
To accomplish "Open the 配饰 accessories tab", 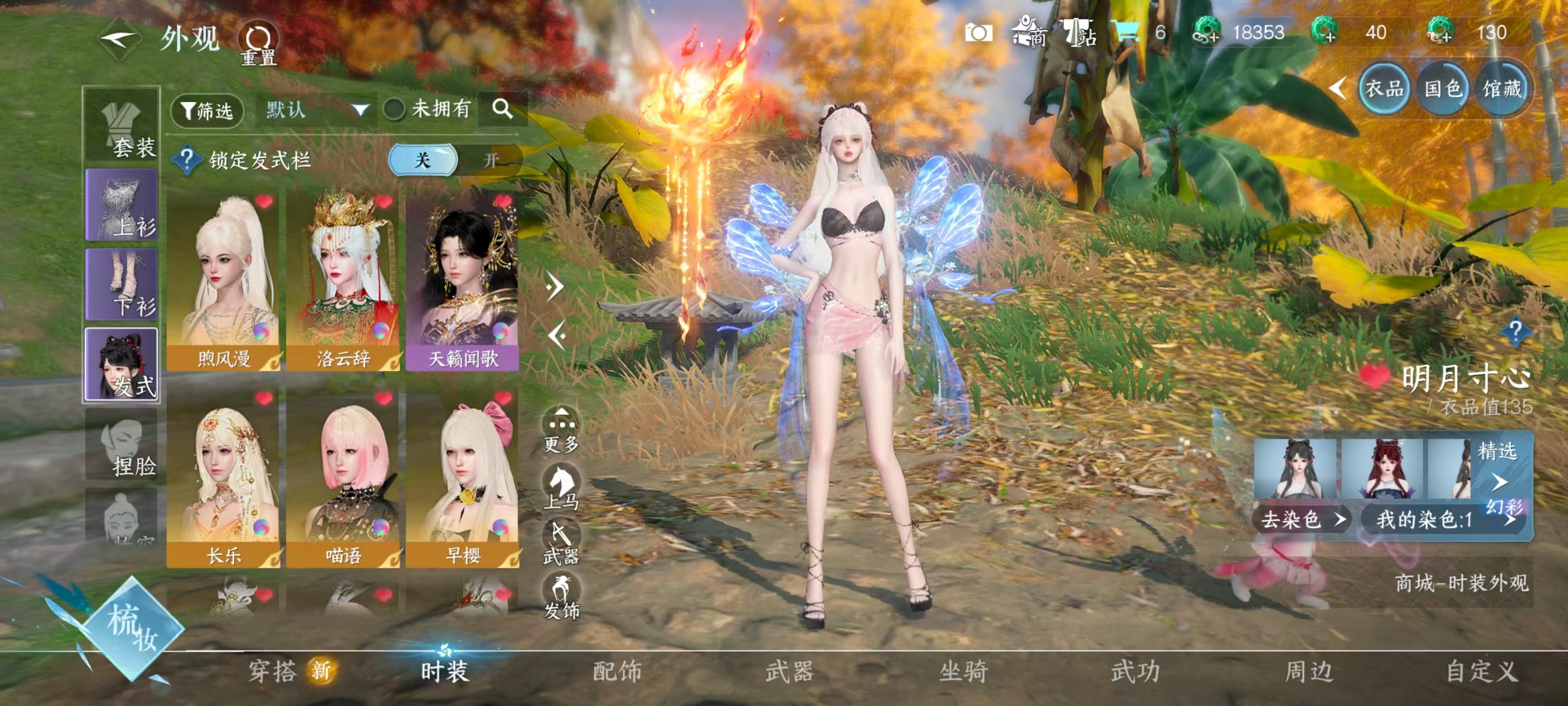I will tap(617, 671).
